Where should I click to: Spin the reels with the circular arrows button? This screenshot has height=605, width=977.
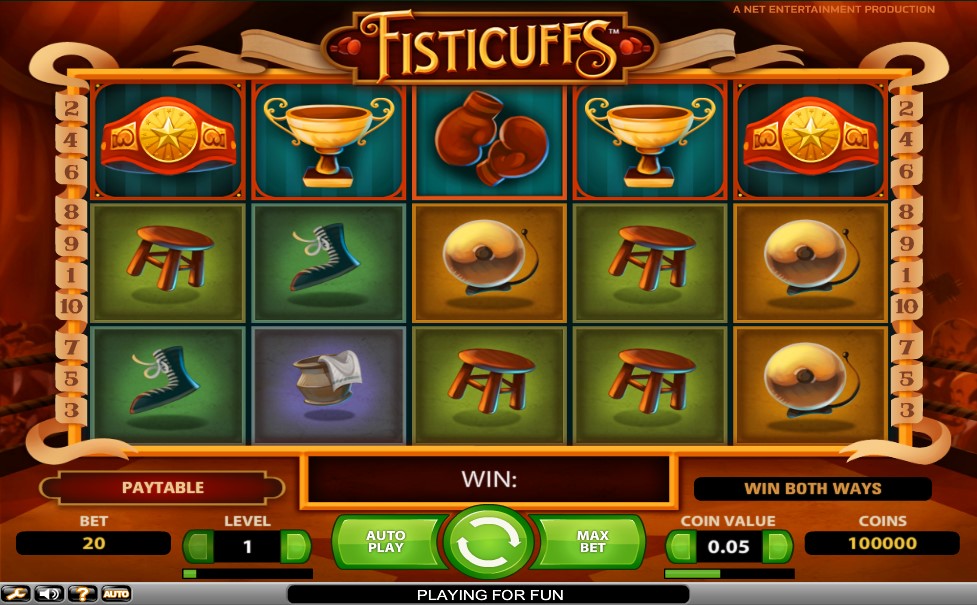pyautogui.click(x=489, y=543)
